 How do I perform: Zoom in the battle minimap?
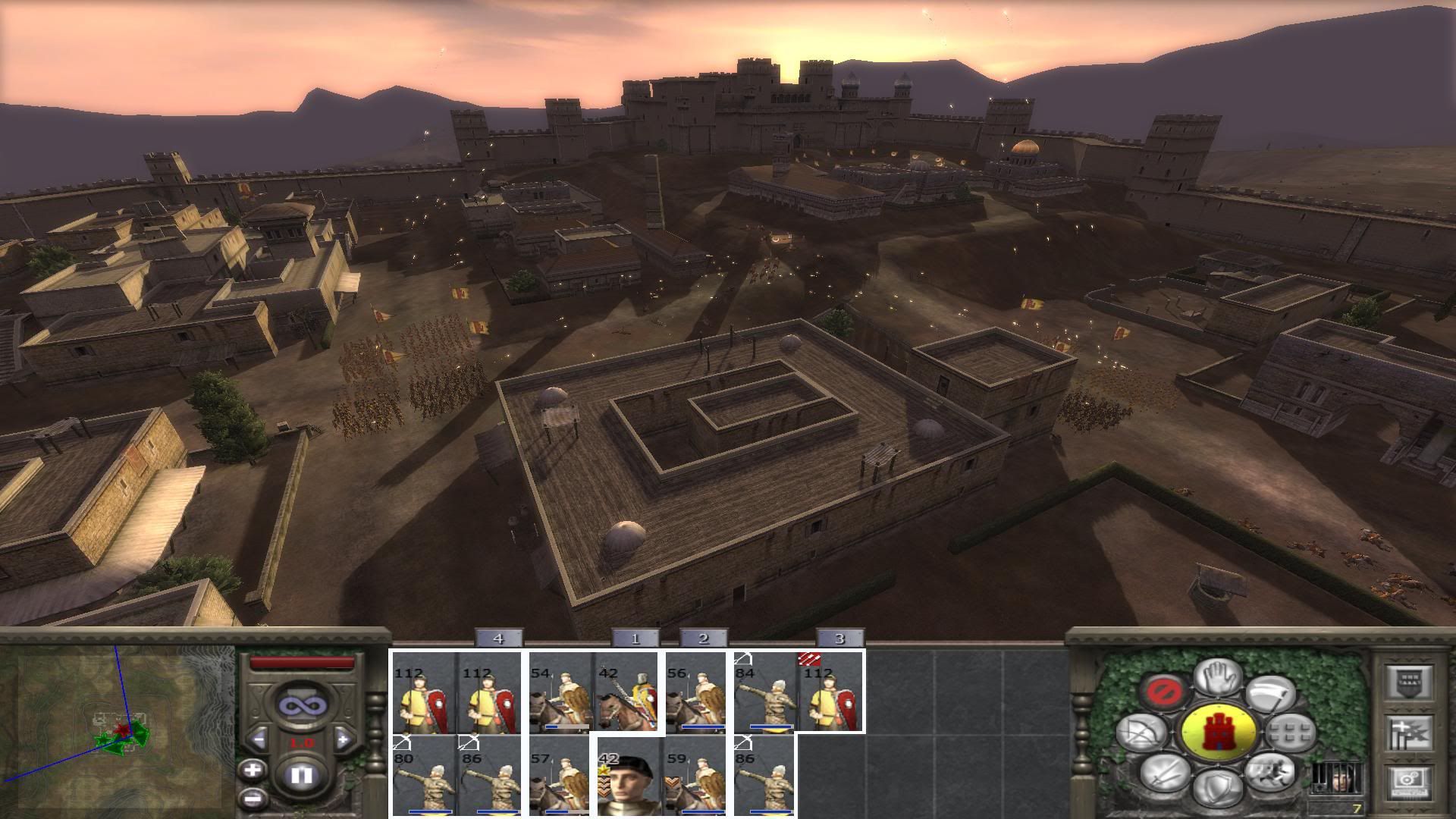[x=252, y=770]
